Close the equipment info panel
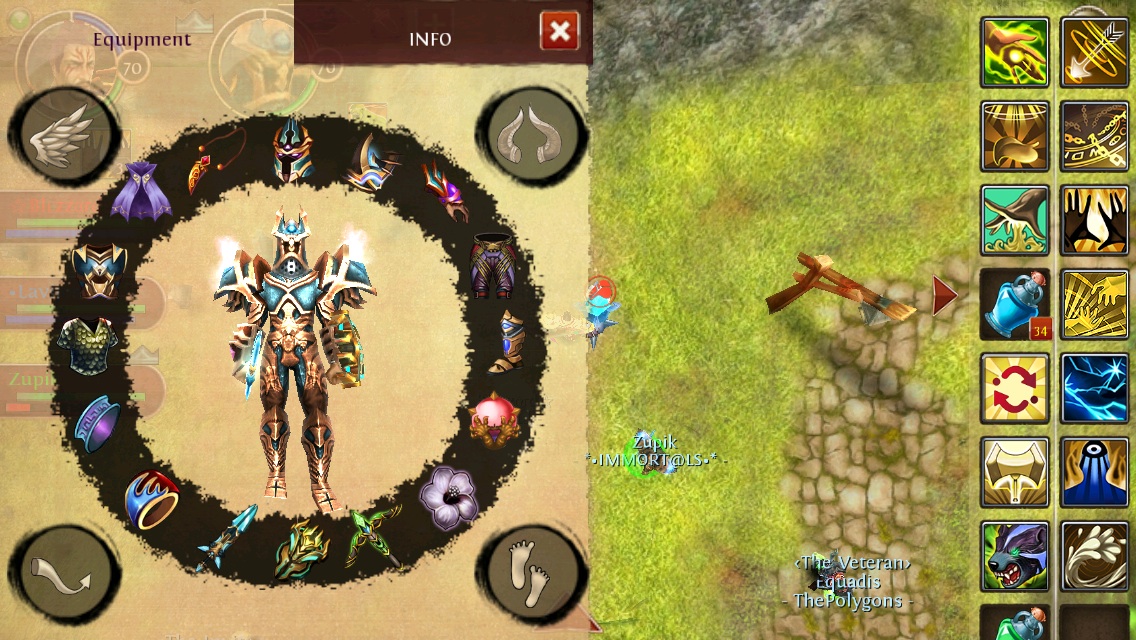Image resolution: width=1136 pixels, height=640 pixels. tap(559, 32)
